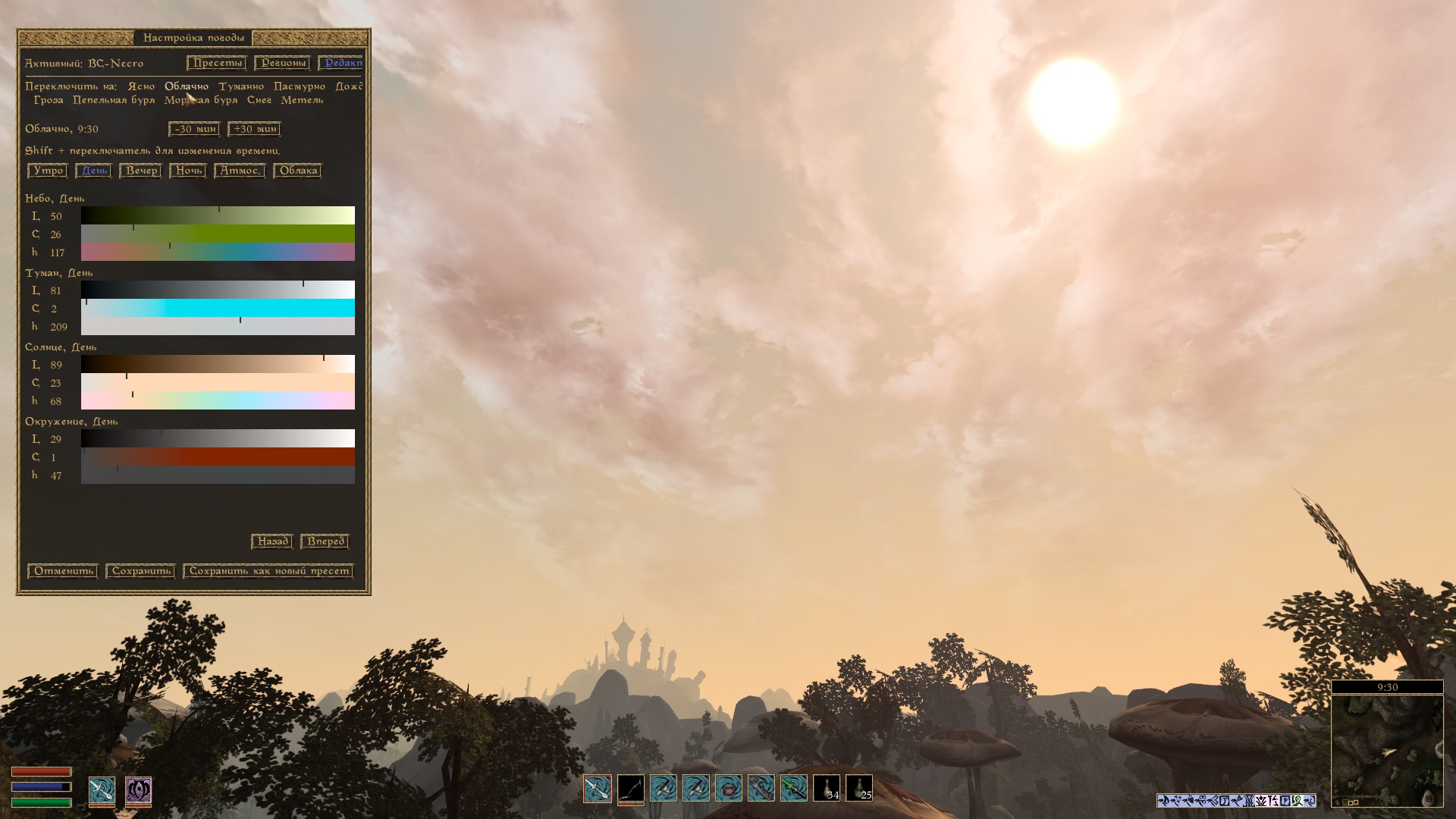Open the Атмос. settings tab
Image resolution: width=1456 pixels, height=819 pixels.
[x=240, y=171]
